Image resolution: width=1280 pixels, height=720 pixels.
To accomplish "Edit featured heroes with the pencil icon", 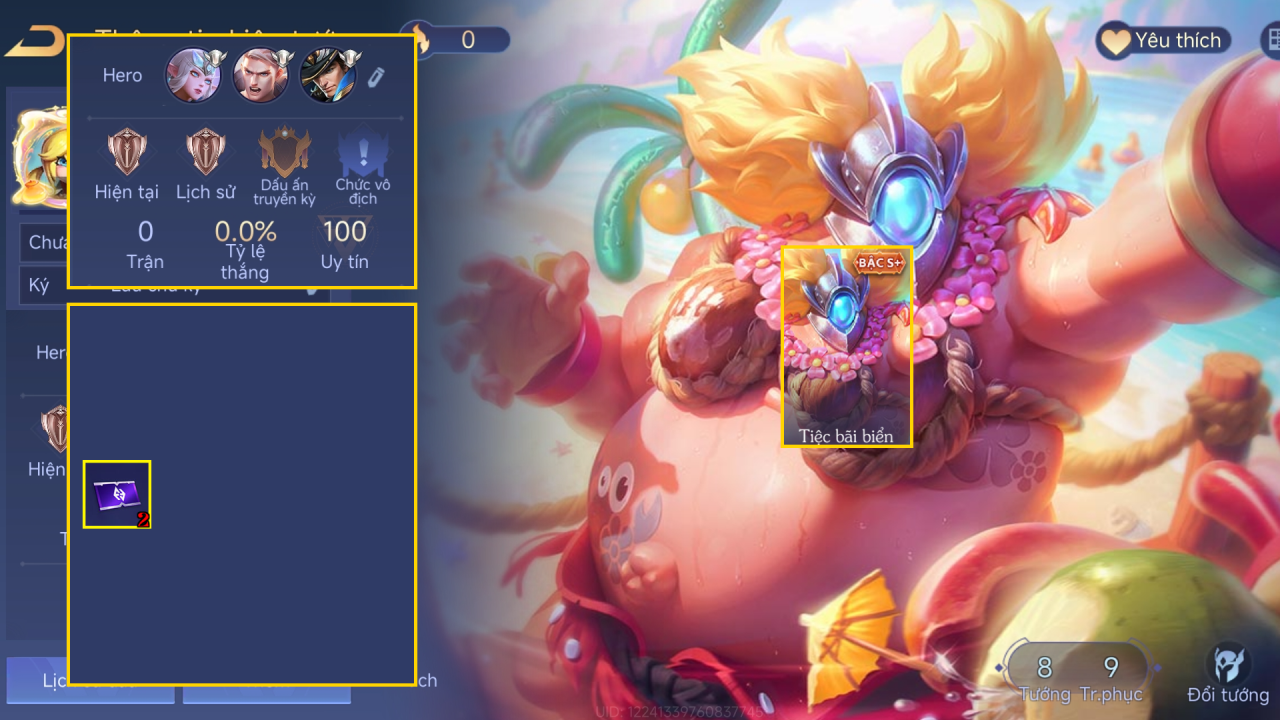I will [x=376, y=77].
